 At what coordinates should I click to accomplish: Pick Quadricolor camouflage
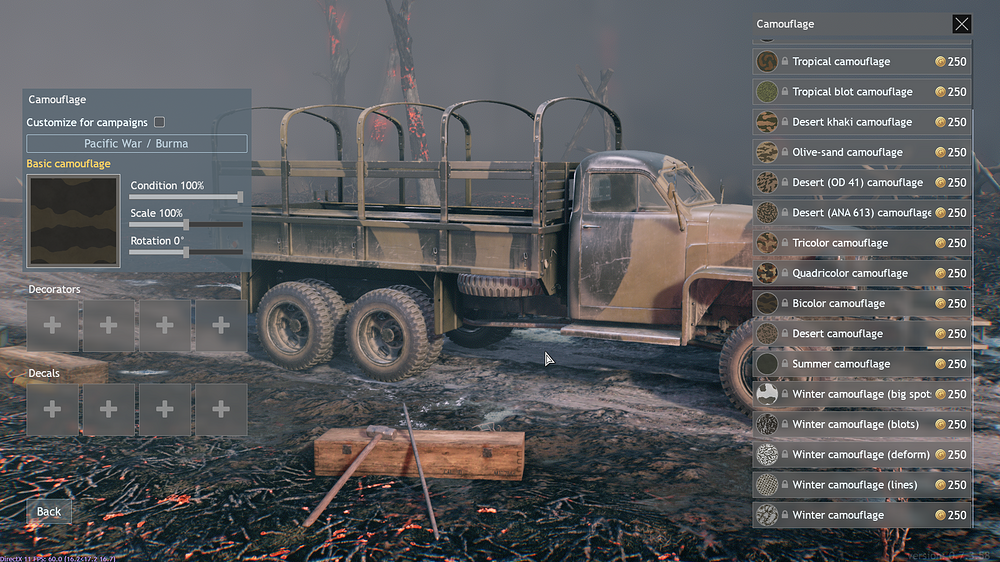tap(850, 273)
